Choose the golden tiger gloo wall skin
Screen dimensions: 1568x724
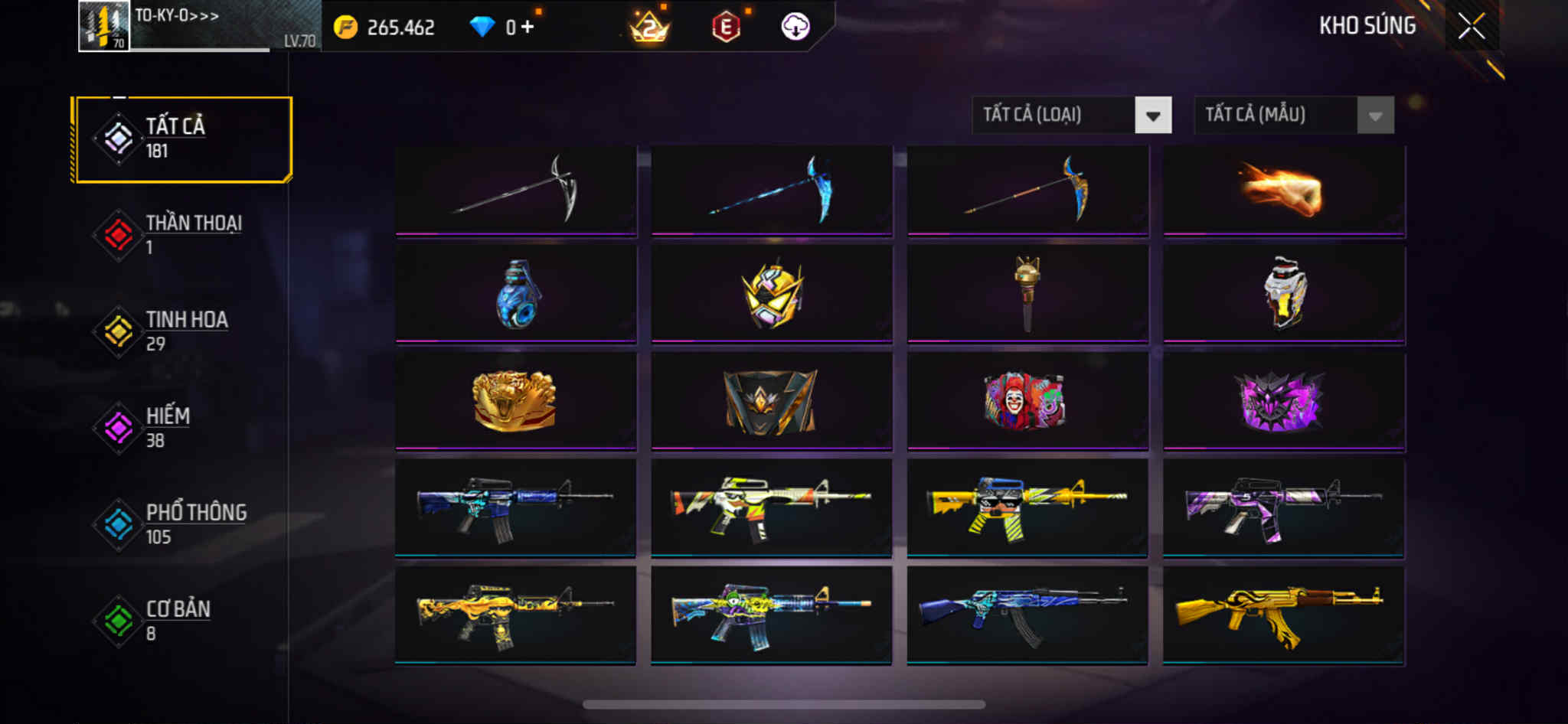click(516, 400)
